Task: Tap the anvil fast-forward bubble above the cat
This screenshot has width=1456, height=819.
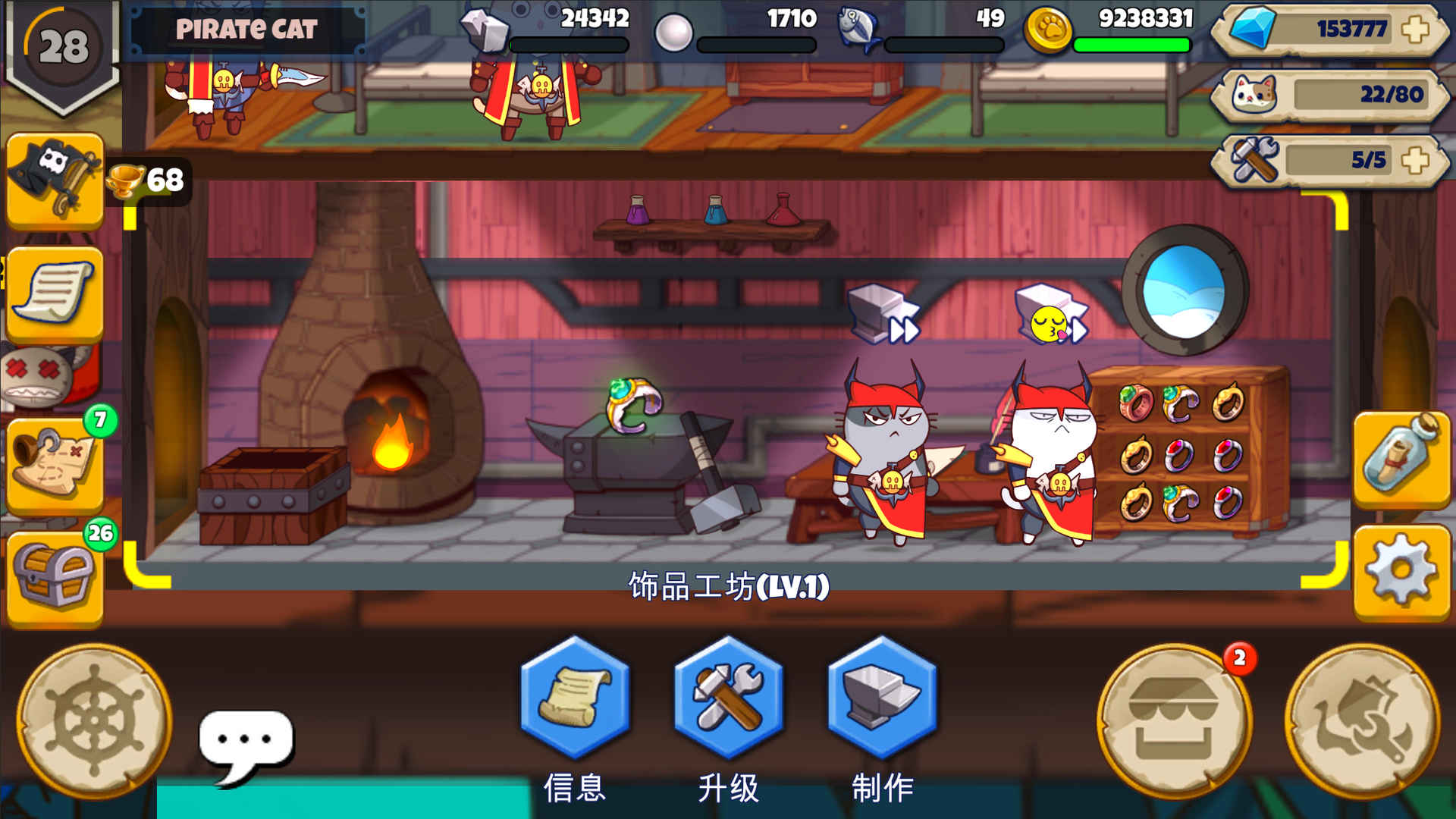Action: pos(883,315)
